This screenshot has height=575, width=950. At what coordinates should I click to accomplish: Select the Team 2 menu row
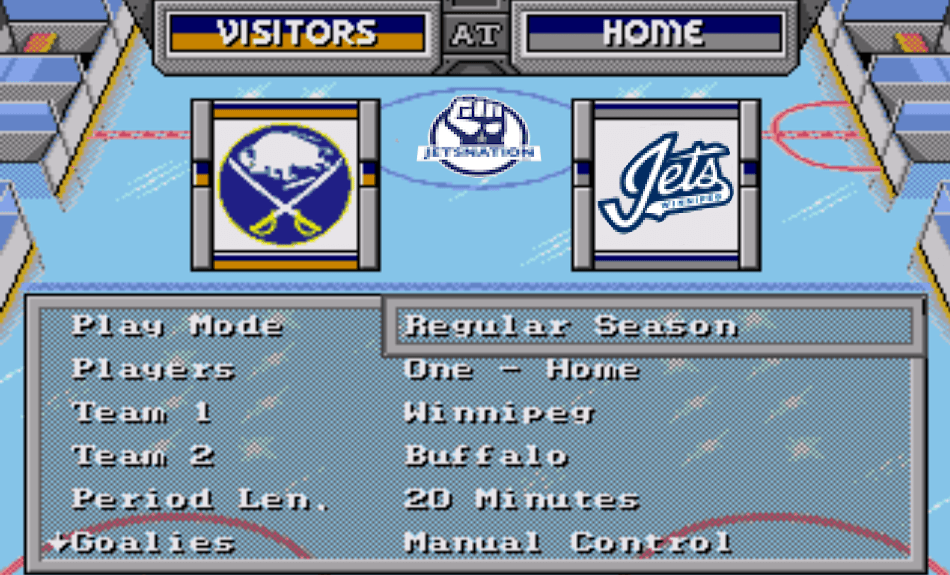point(143,456)
